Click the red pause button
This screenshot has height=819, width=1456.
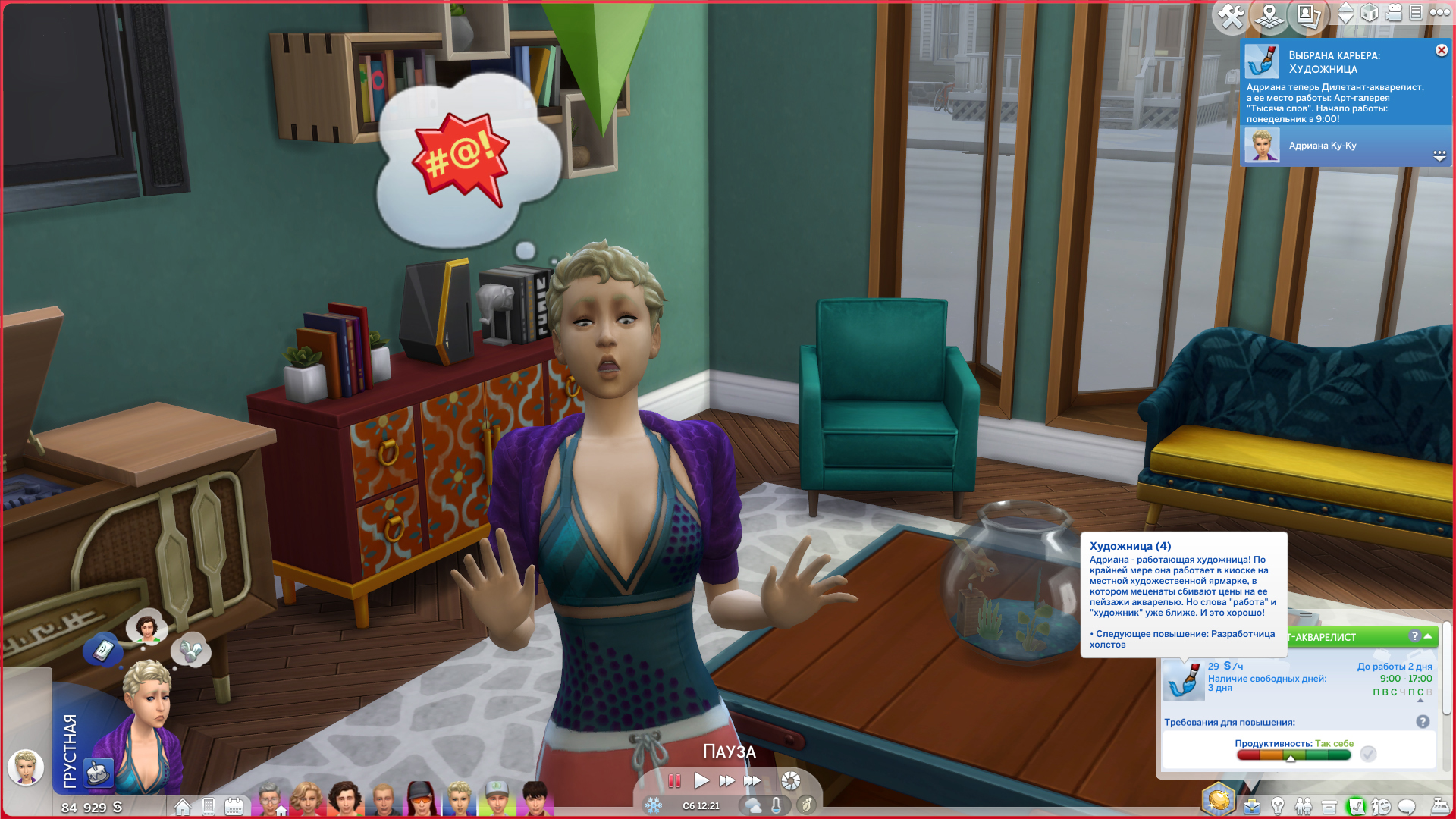click(674, 780)
